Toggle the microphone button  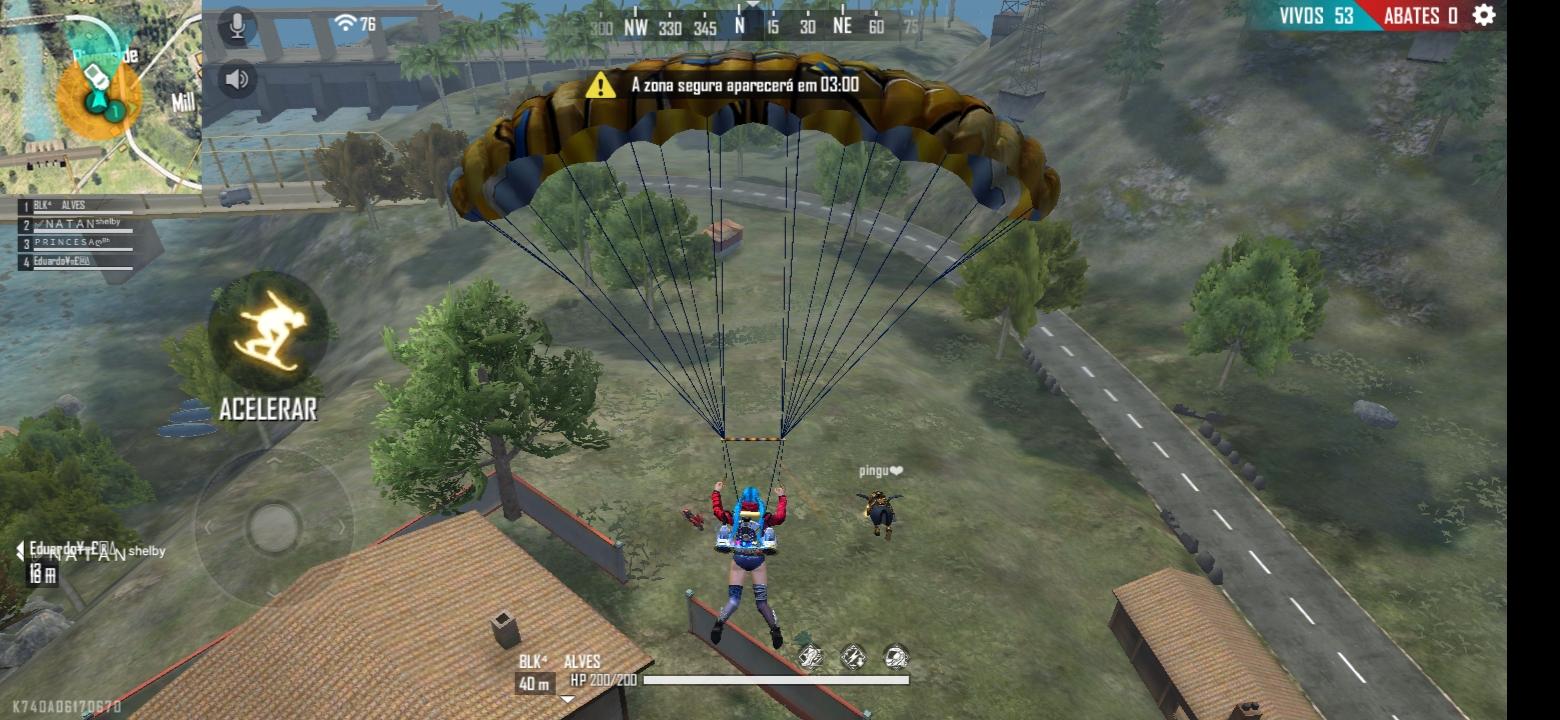point(237,27)
